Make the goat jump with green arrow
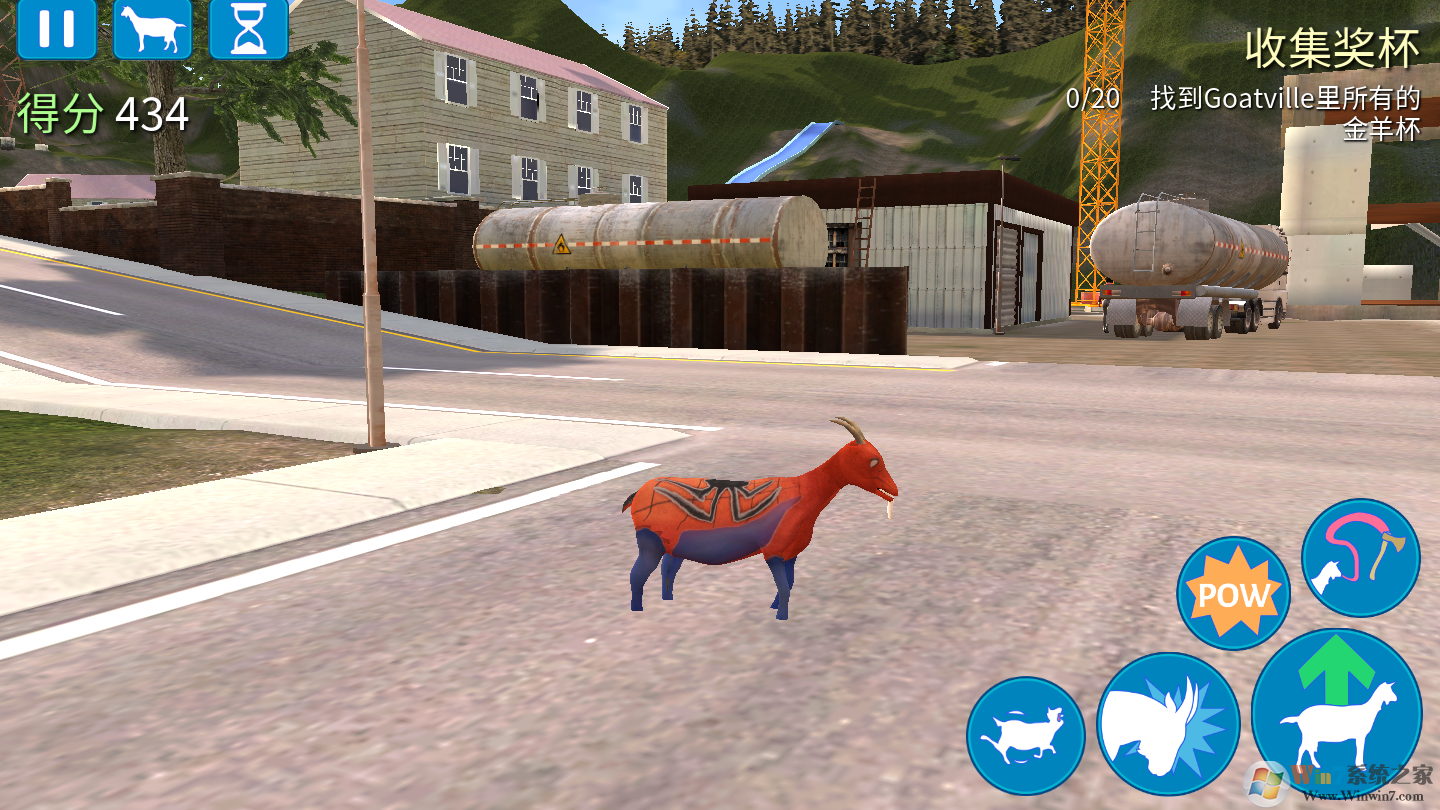Screen dimensions: 1440x810 point(1337,712)
